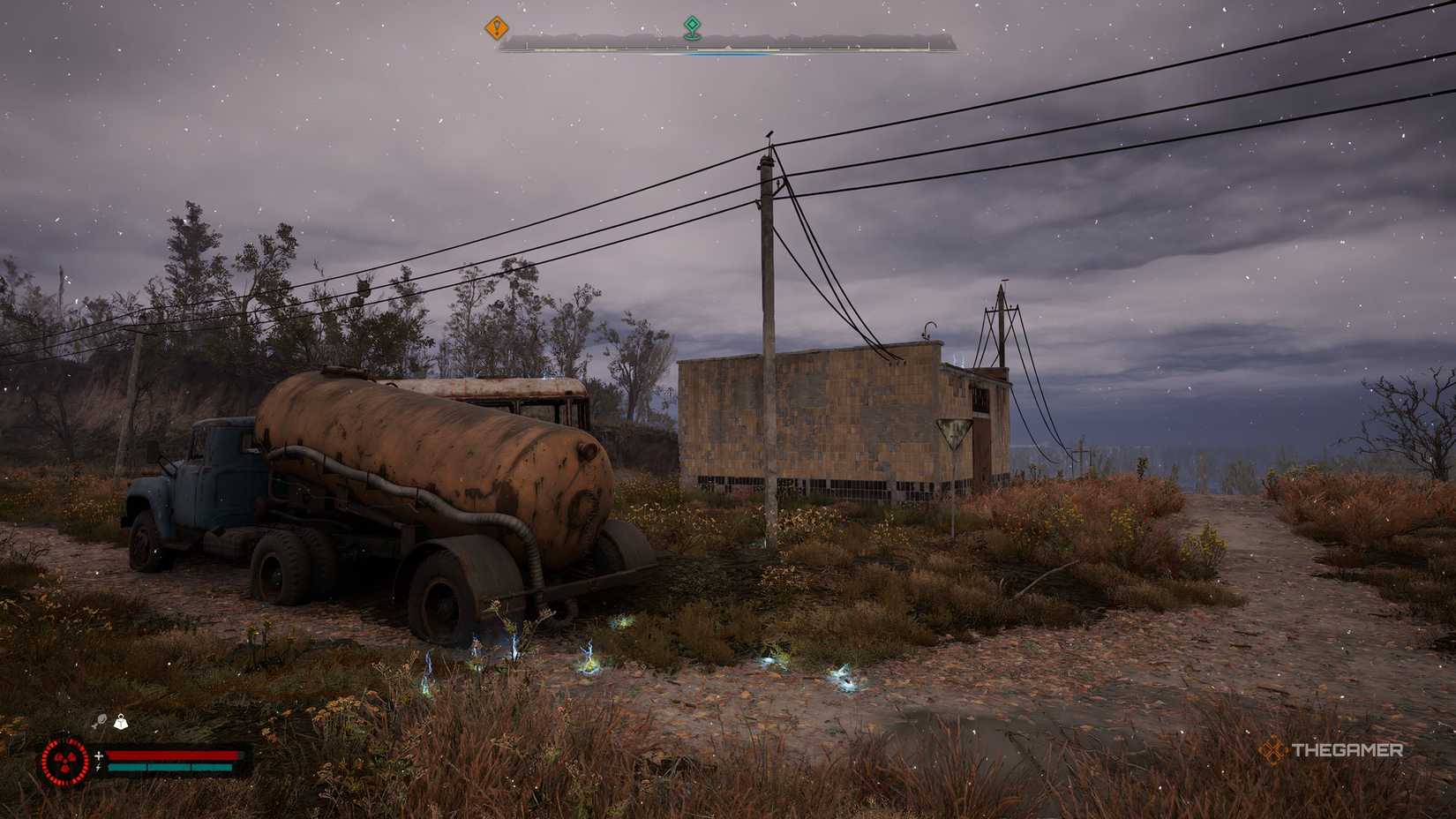Click the health cross icon
The height and width of the screenshot is (819, 1456).
coord(99,755)
